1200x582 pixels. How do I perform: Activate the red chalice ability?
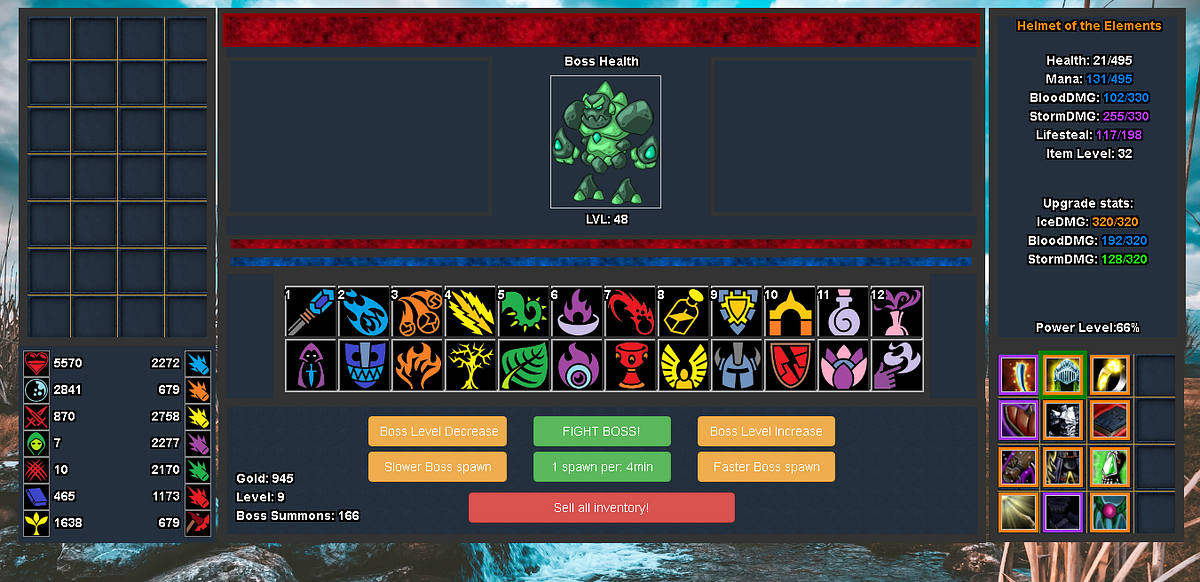point(630,365)
